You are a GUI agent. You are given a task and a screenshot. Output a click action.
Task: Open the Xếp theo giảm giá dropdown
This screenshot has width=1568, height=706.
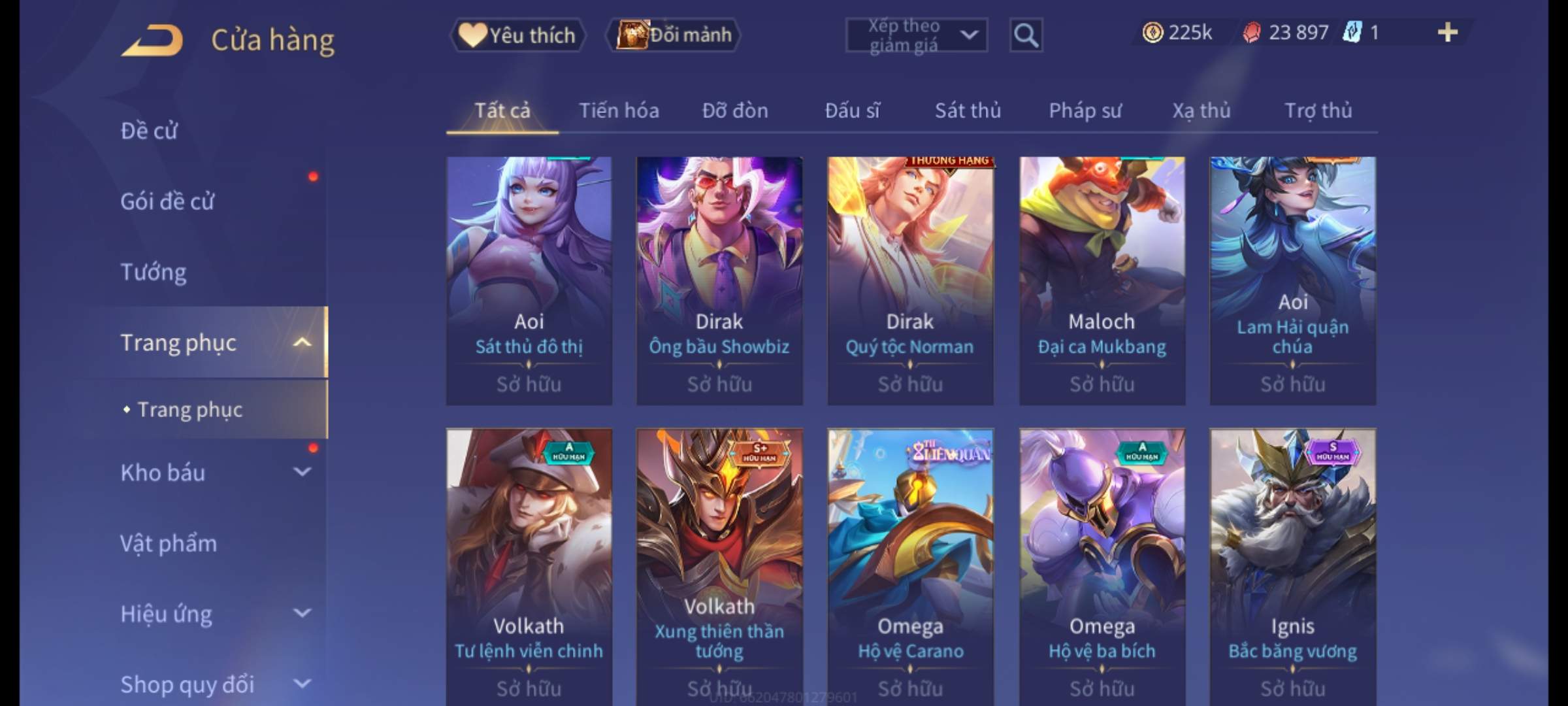(x=916, y=35)
